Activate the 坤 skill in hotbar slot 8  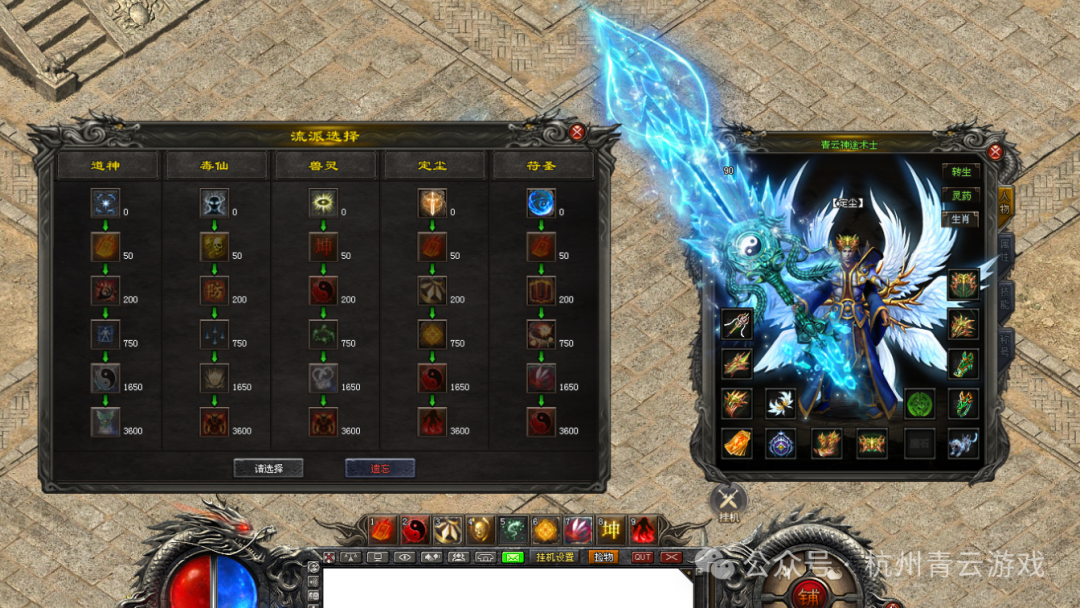coord(610,530)
